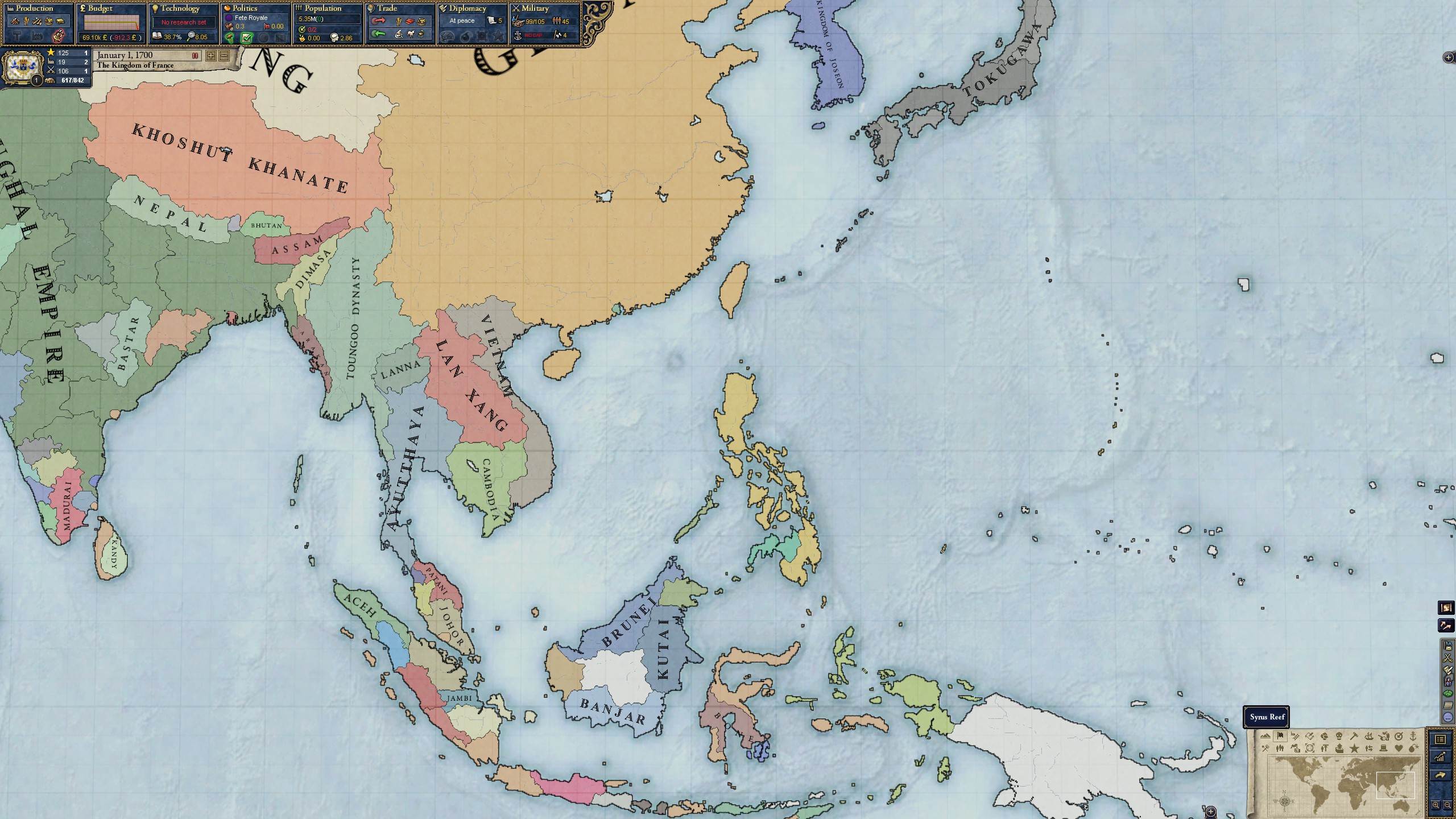The width and height of the screenshot is (1456, 819).
Task: Switch to the terrain map mode
Action: point(1265,737)
